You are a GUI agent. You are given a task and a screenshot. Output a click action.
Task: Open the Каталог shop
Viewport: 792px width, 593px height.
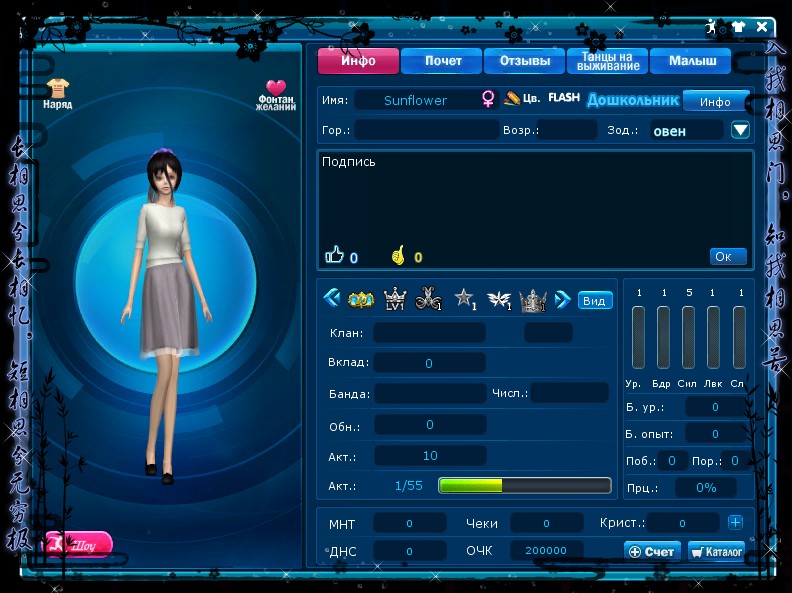click(717, 551)
